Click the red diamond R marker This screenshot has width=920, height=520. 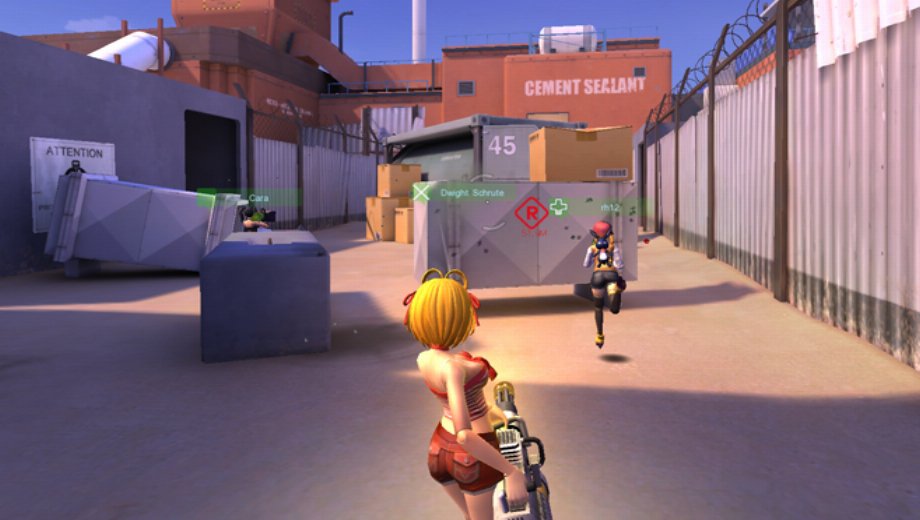click(x=531, y=211)
